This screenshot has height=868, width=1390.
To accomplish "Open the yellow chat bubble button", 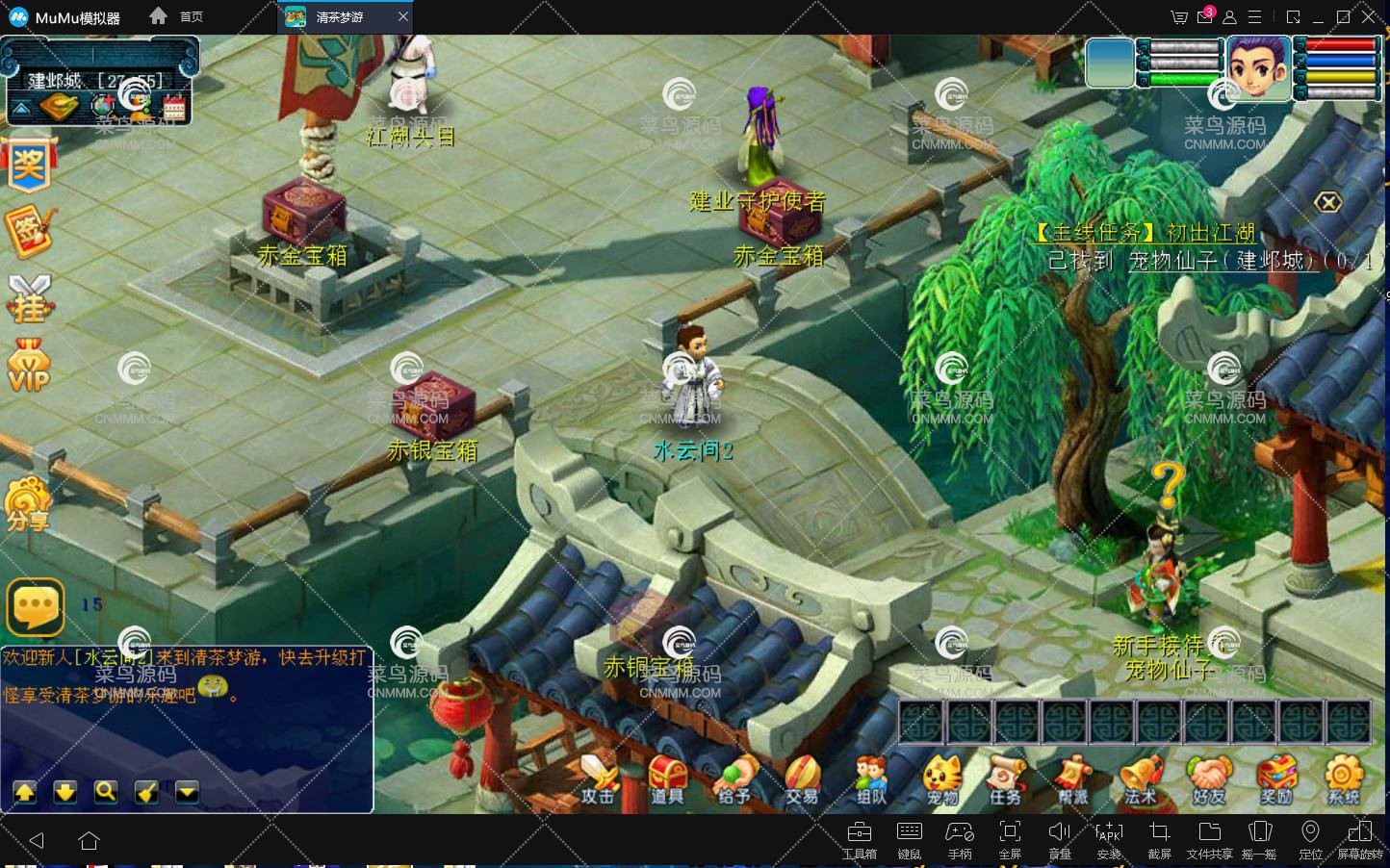I will coord(36,606).
